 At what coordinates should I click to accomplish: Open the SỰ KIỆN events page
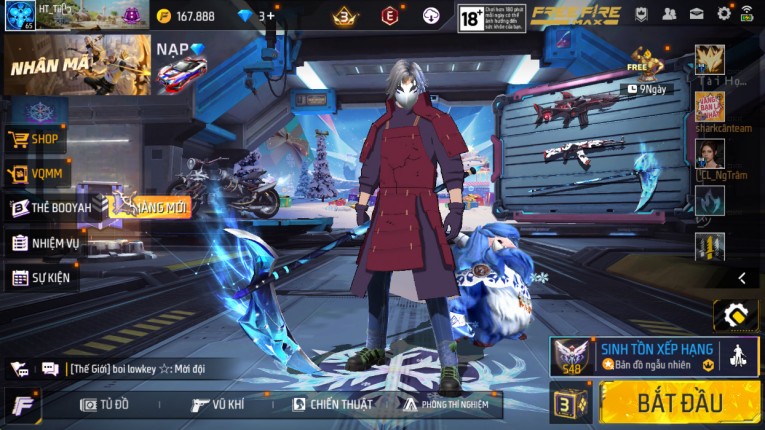point(42,277)
